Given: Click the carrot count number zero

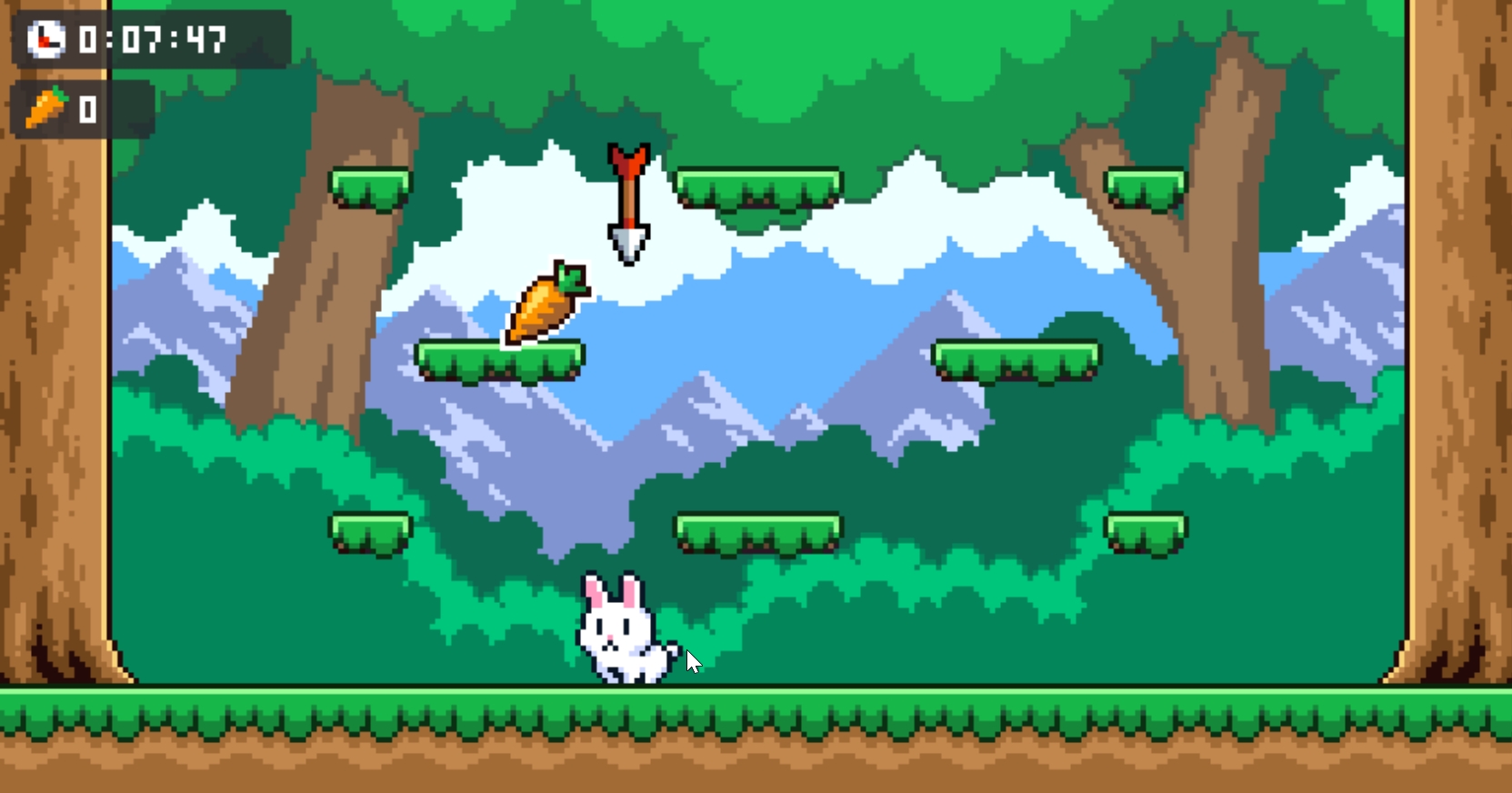Looking at the screenshot, I should (86, 109).
